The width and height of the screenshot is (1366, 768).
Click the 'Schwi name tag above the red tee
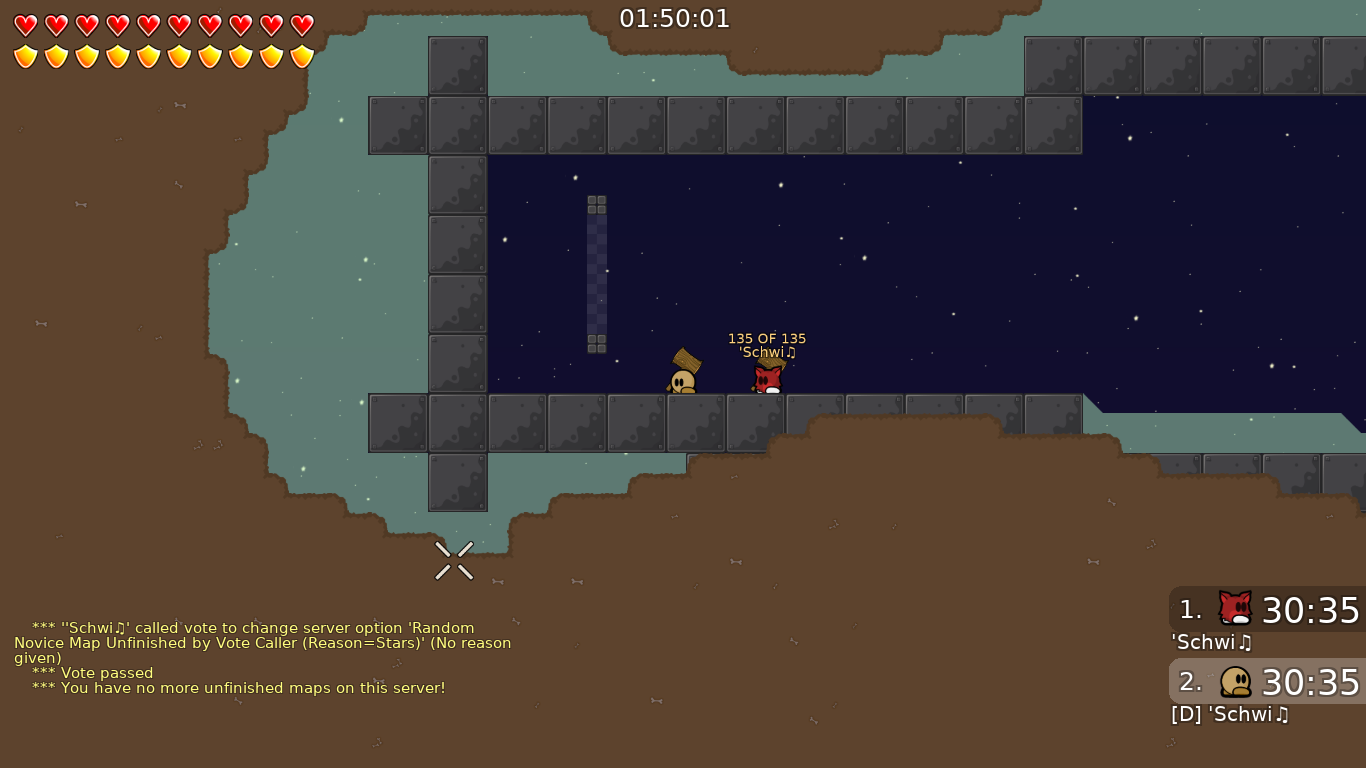pos(766,352)
